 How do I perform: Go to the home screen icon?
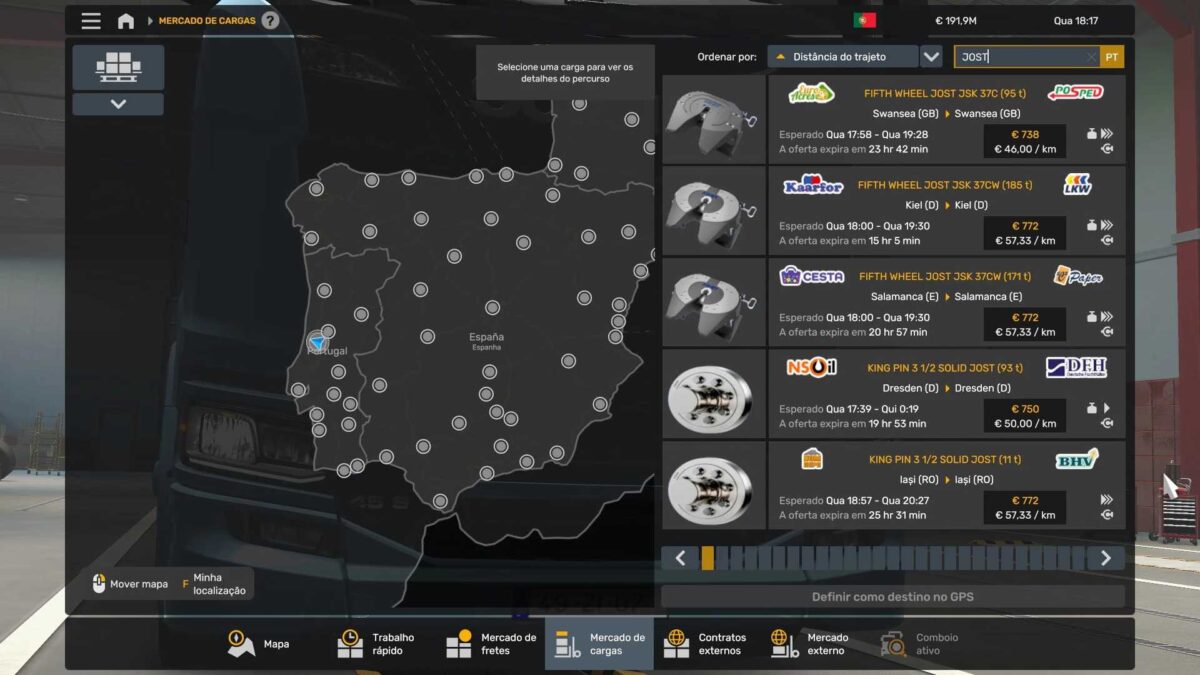click(x=126, y=21)
